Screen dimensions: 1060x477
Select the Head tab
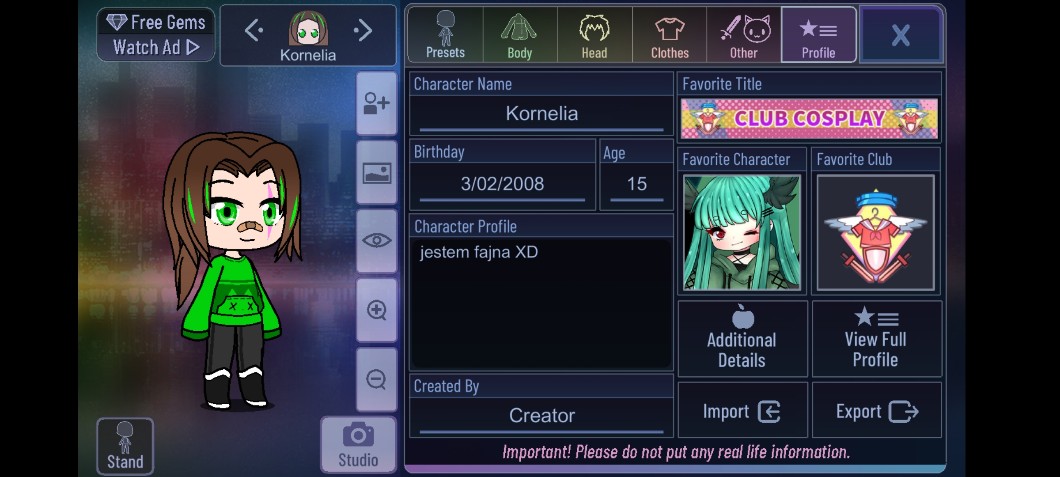(x=594, y=35)
